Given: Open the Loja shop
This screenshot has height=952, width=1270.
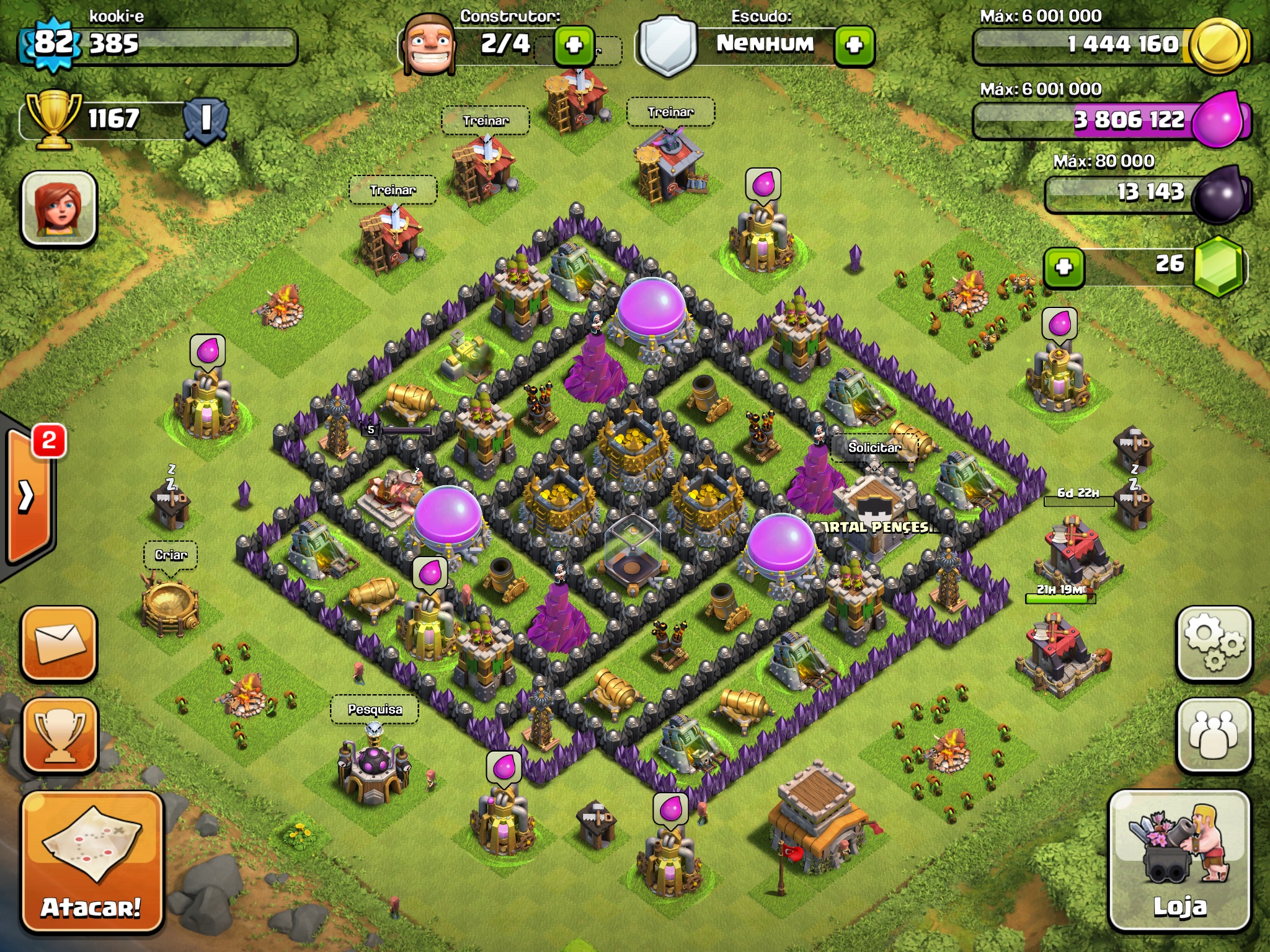Looking at the screenshot, I should click(1179, 862).
